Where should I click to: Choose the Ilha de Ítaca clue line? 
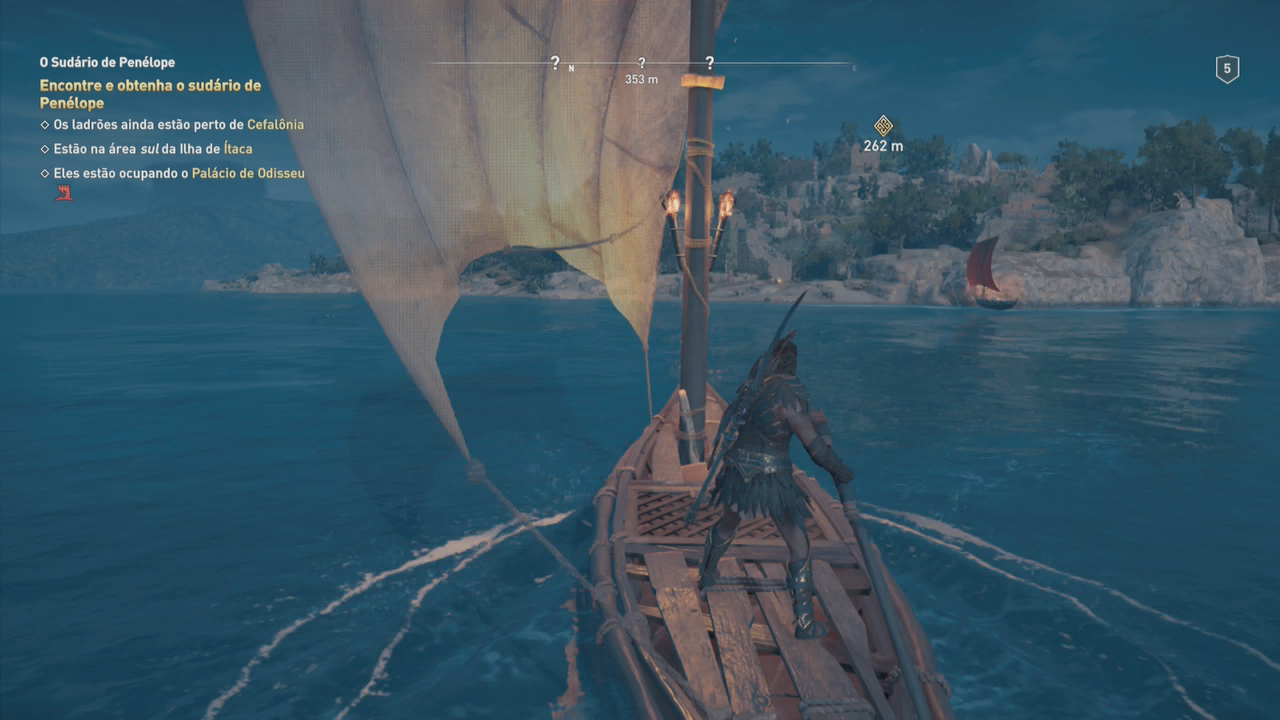point(146,149)
